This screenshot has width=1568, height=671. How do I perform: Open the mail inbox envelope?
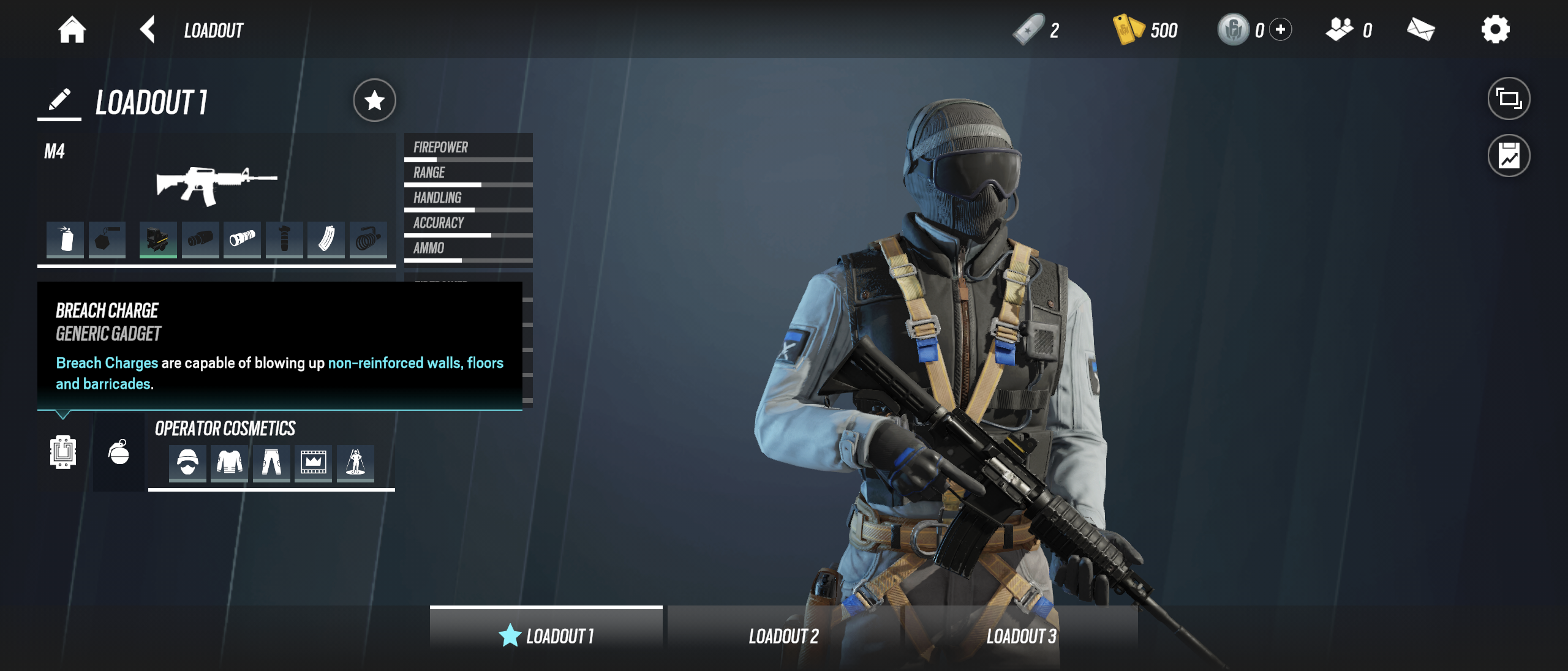(1420, 29)
